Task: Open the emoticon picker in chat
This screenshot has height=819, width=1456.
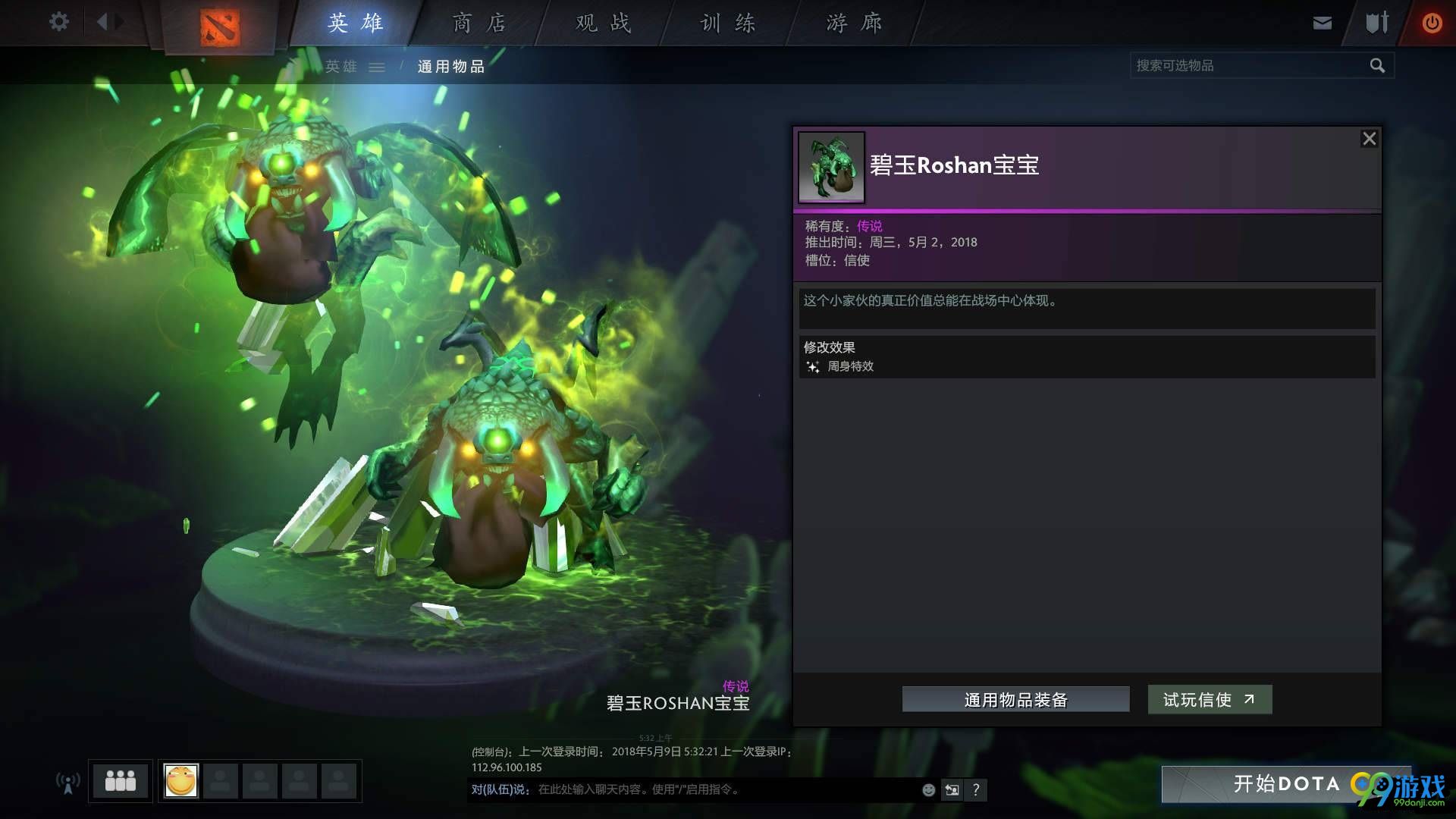Action: pyautogui.click(x=928, y=789)
